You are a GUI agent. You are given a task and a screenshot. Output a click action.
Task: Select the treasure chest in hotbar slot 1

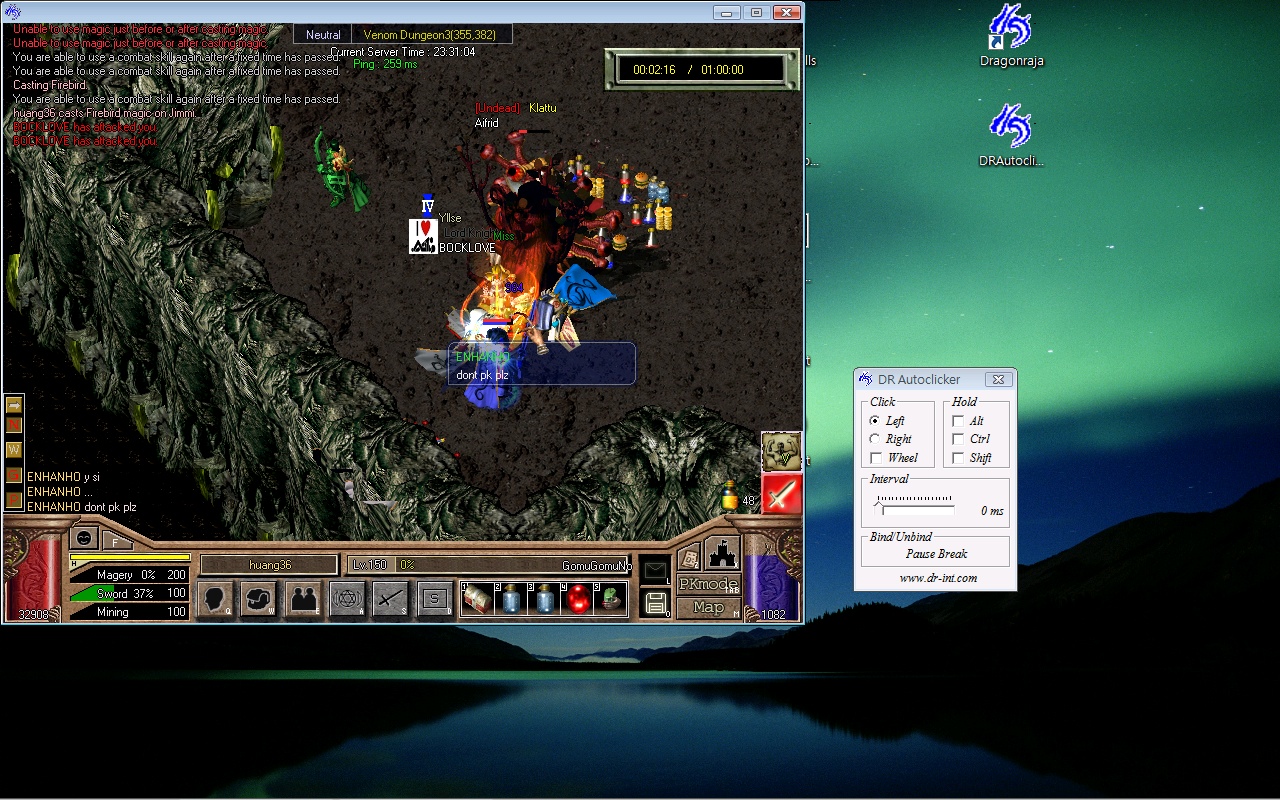(477, 599)
